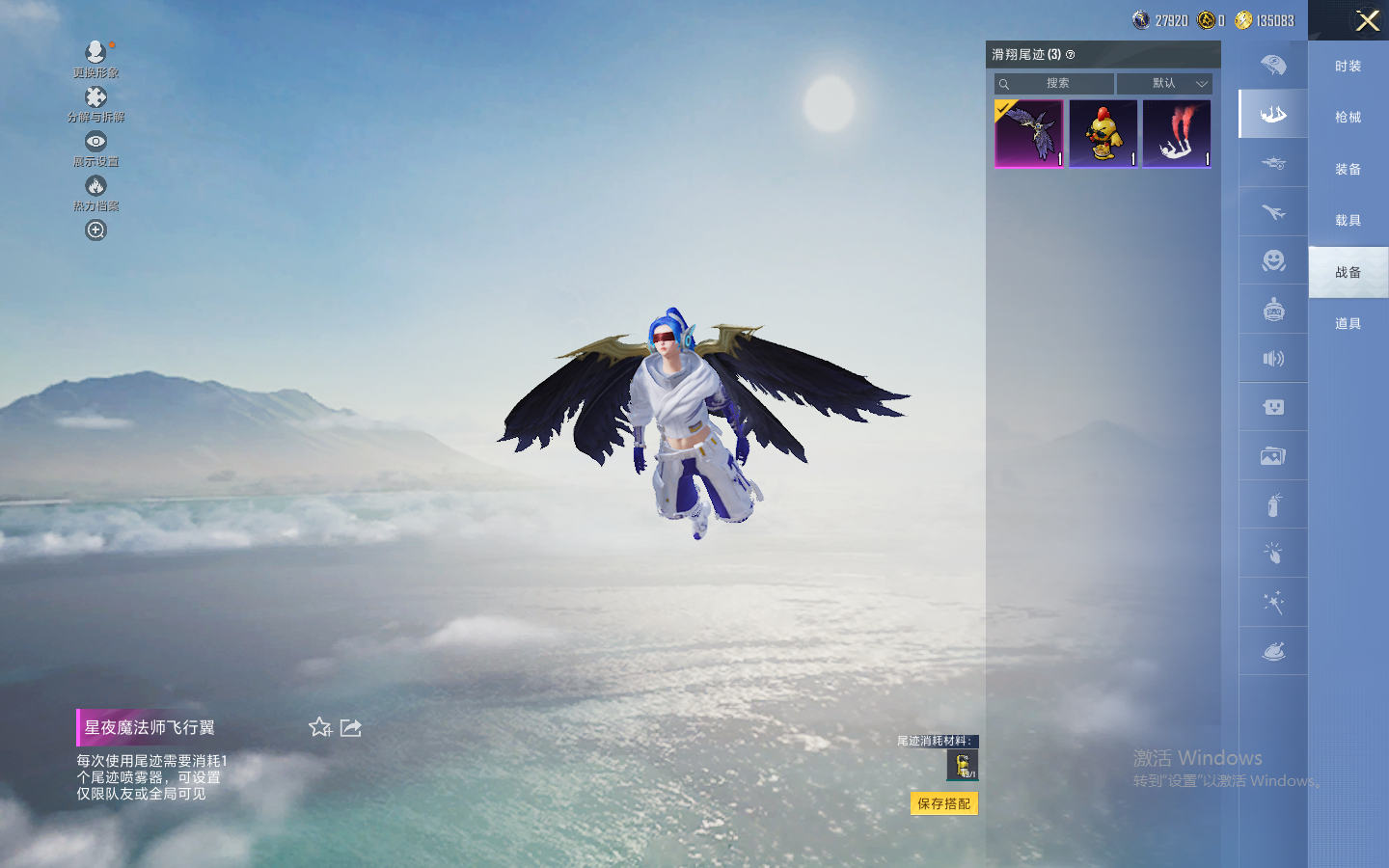The height and width of the screenshot is (868, 1389).
Task: Select the 战备 tab
Action: [x=1348, y=272]
